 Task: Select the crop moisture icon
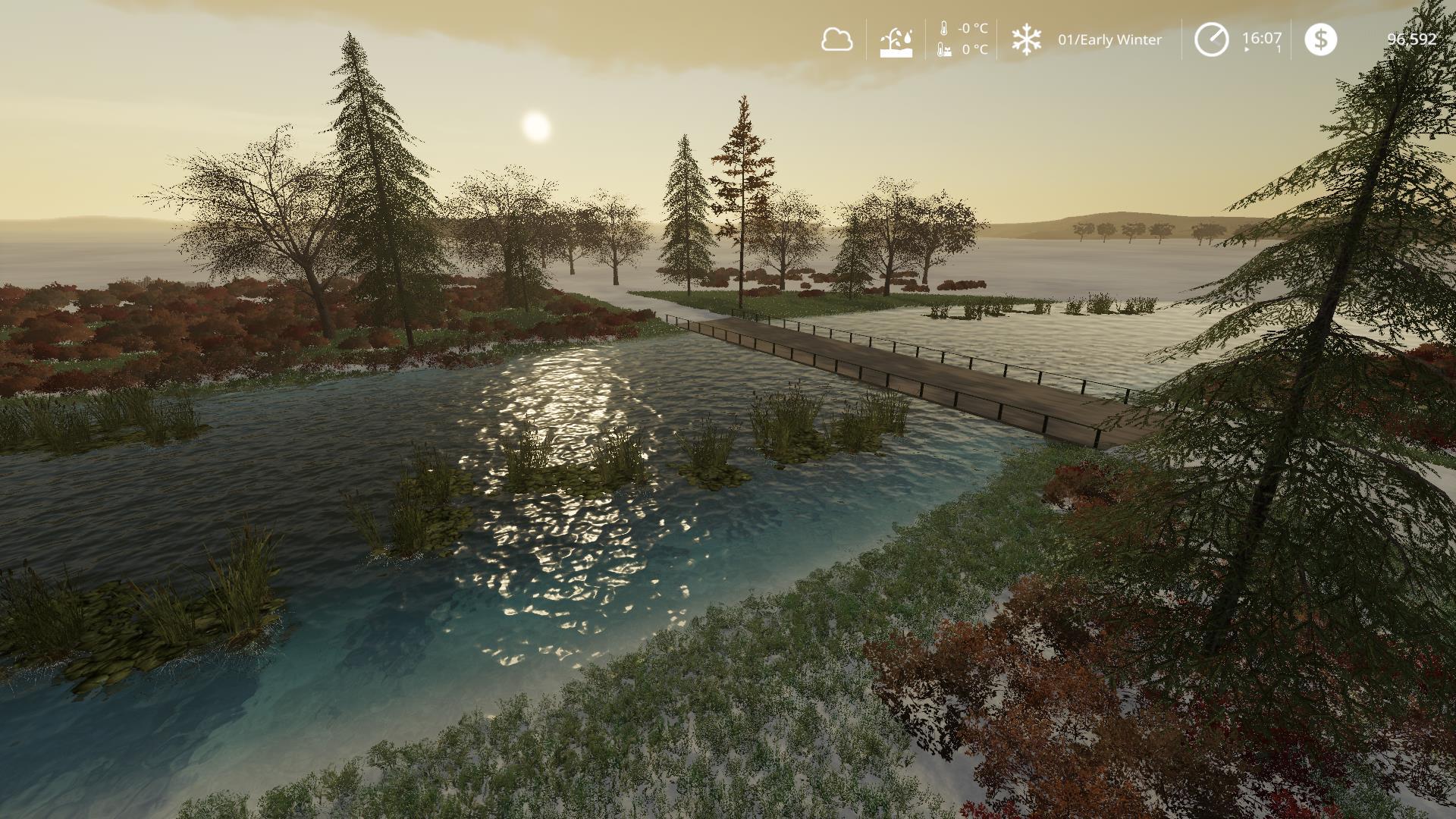coord(896,42)
